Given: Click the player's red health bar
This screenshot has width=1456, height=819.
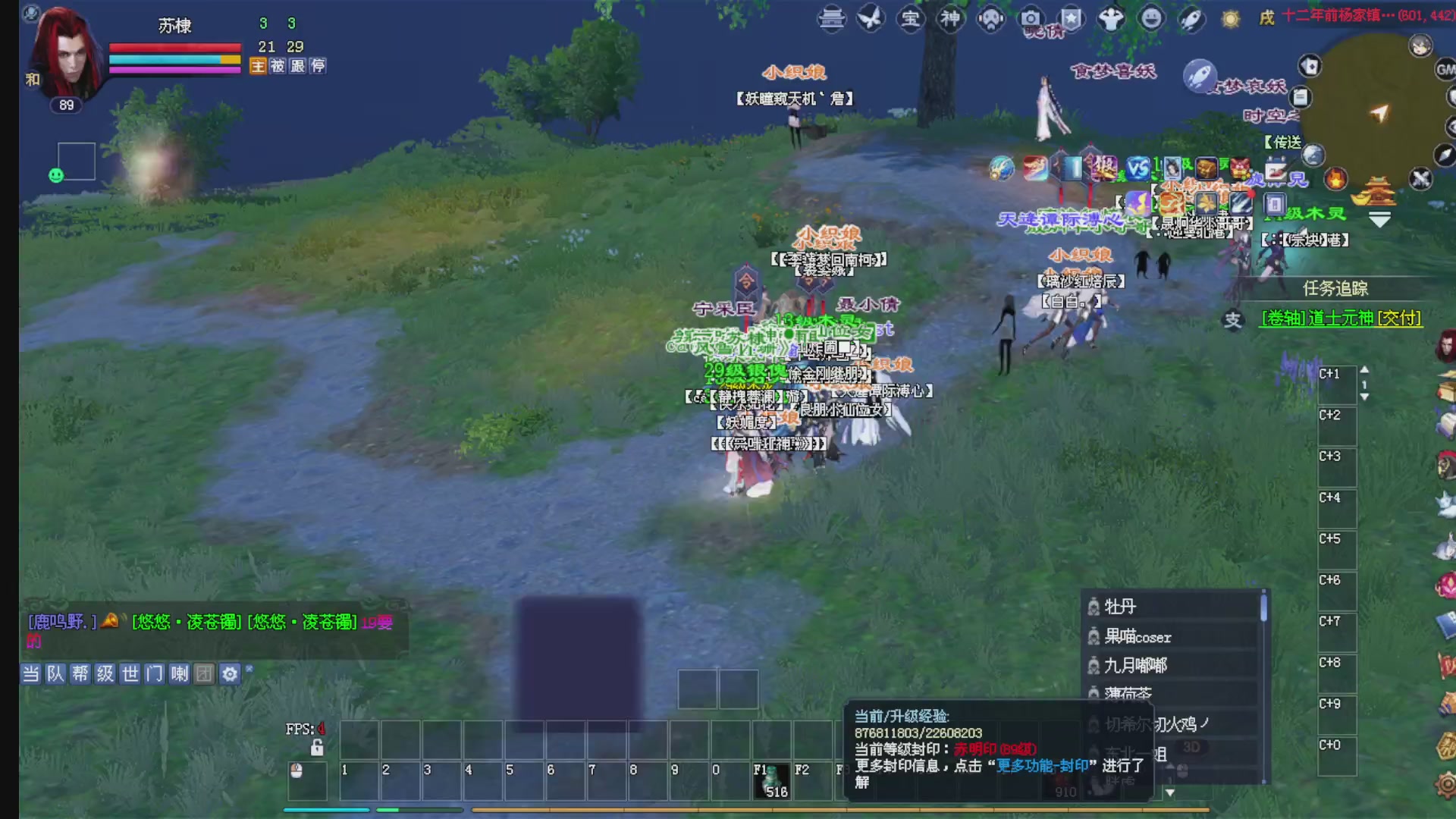Looking at the screenshot, I should (174, 47).
